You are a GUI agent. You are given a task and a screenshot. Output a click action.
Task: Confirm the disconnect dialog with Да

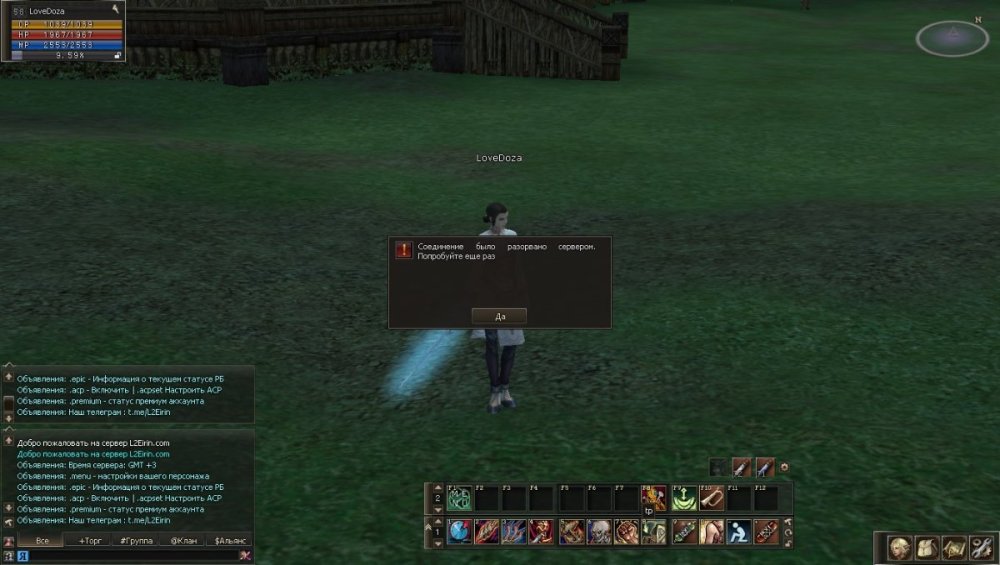(x=499, y=316)
